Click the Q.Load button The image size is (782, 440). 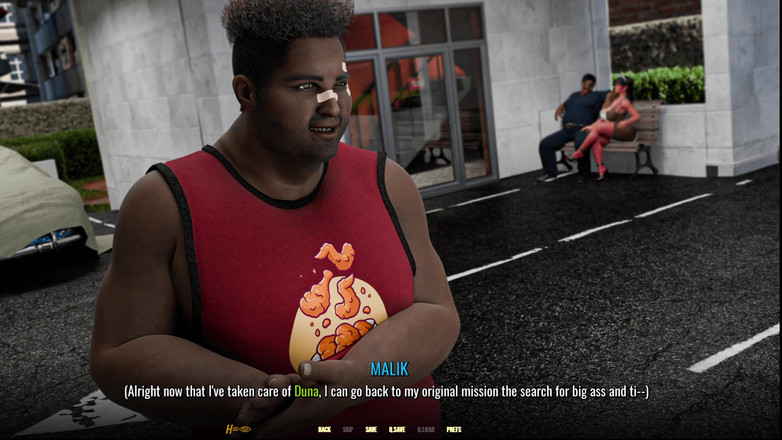click(425, 429)
